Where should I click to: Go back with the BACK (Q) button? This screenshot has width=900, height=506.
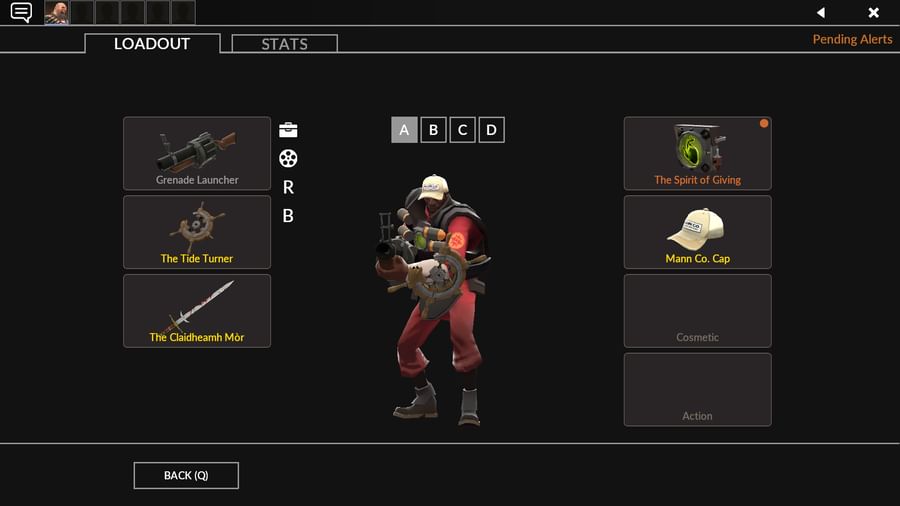(186, 475)
